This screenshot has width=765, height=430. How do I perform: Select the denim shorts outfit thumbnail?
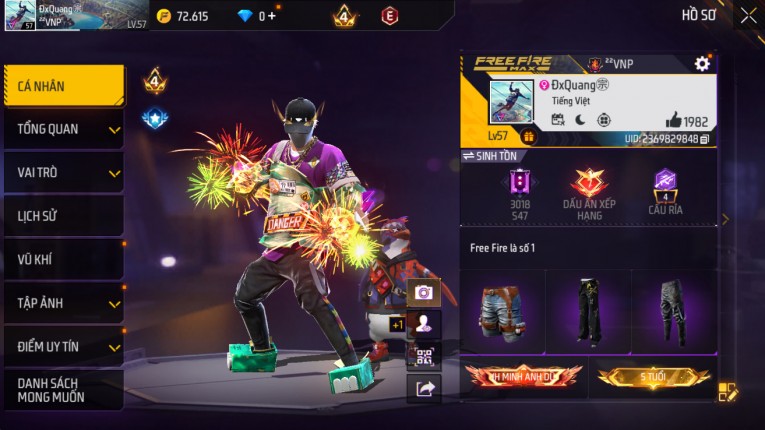pyautogui.click(x=503, y=311)
